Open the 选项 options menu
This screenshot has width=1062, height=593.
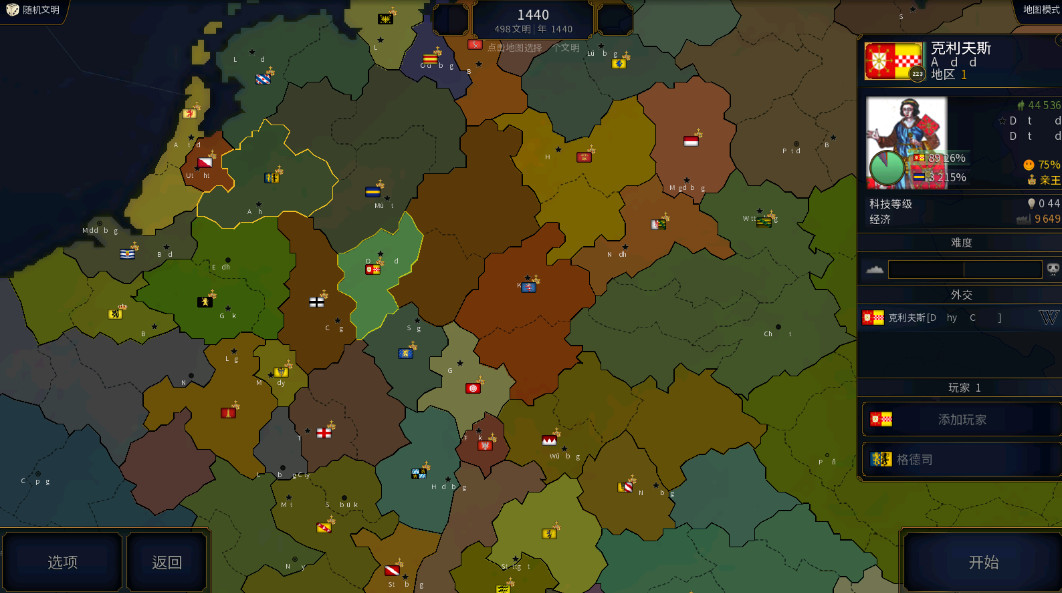pos(62,562)
